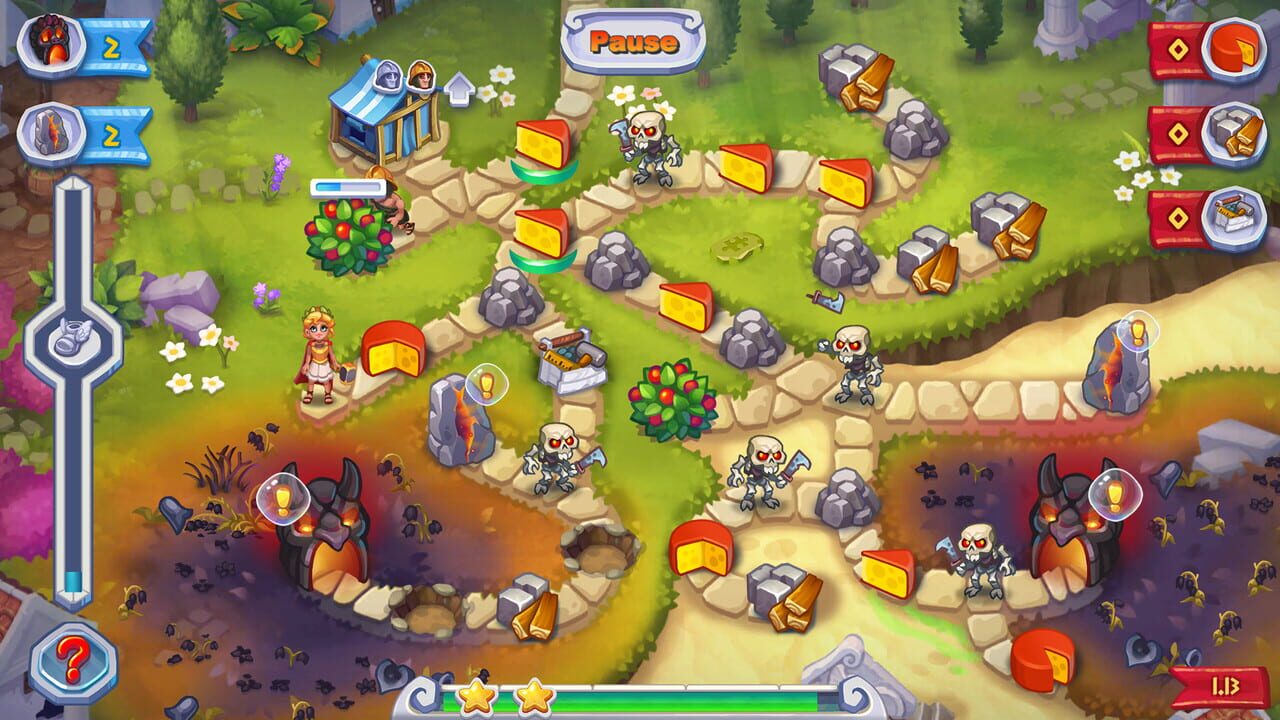Click the 1.13 version badge at bottom right
1280x720 pixels.
click(1228, 687)
